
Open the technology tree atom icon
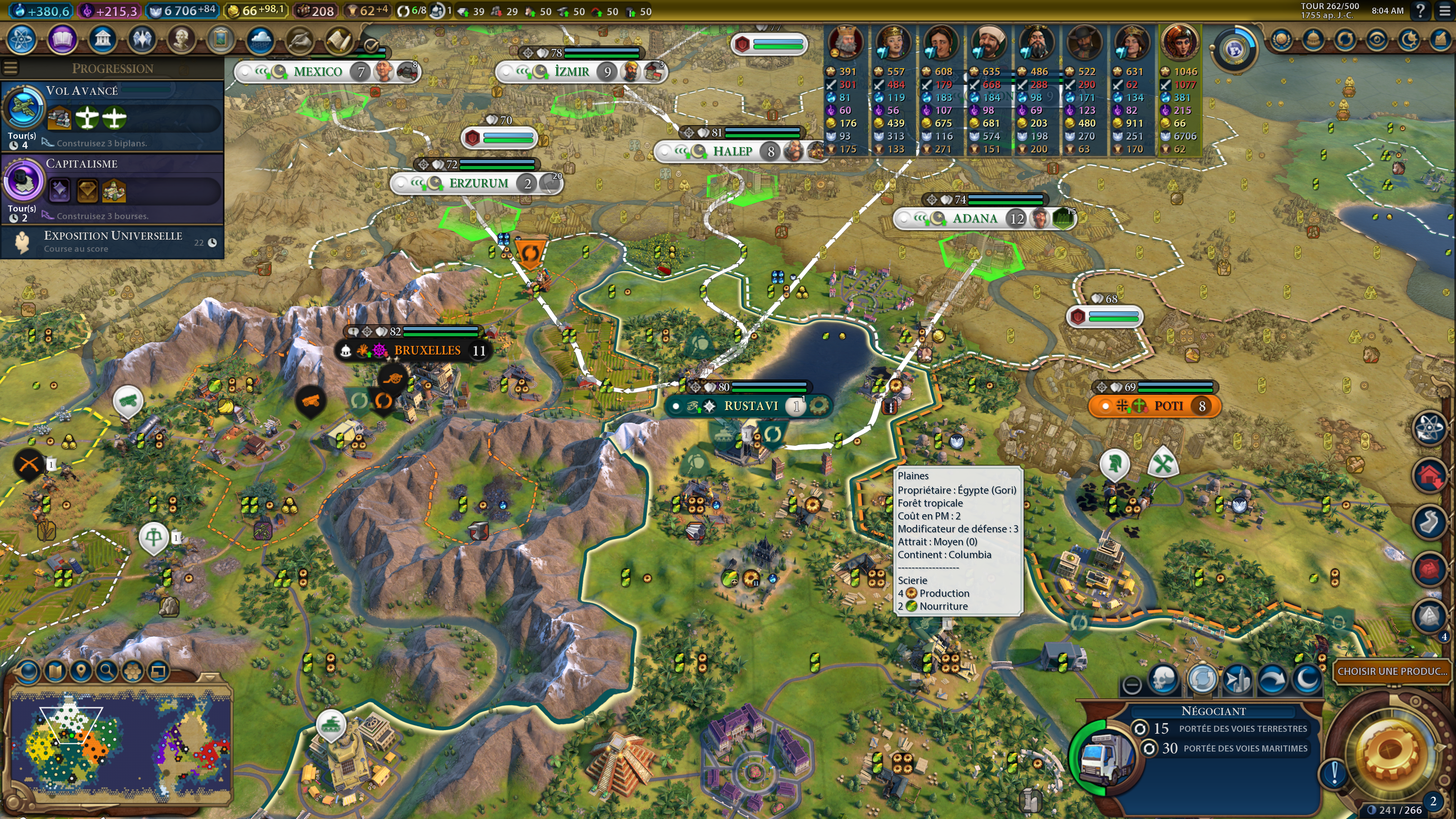pos(22,39)
